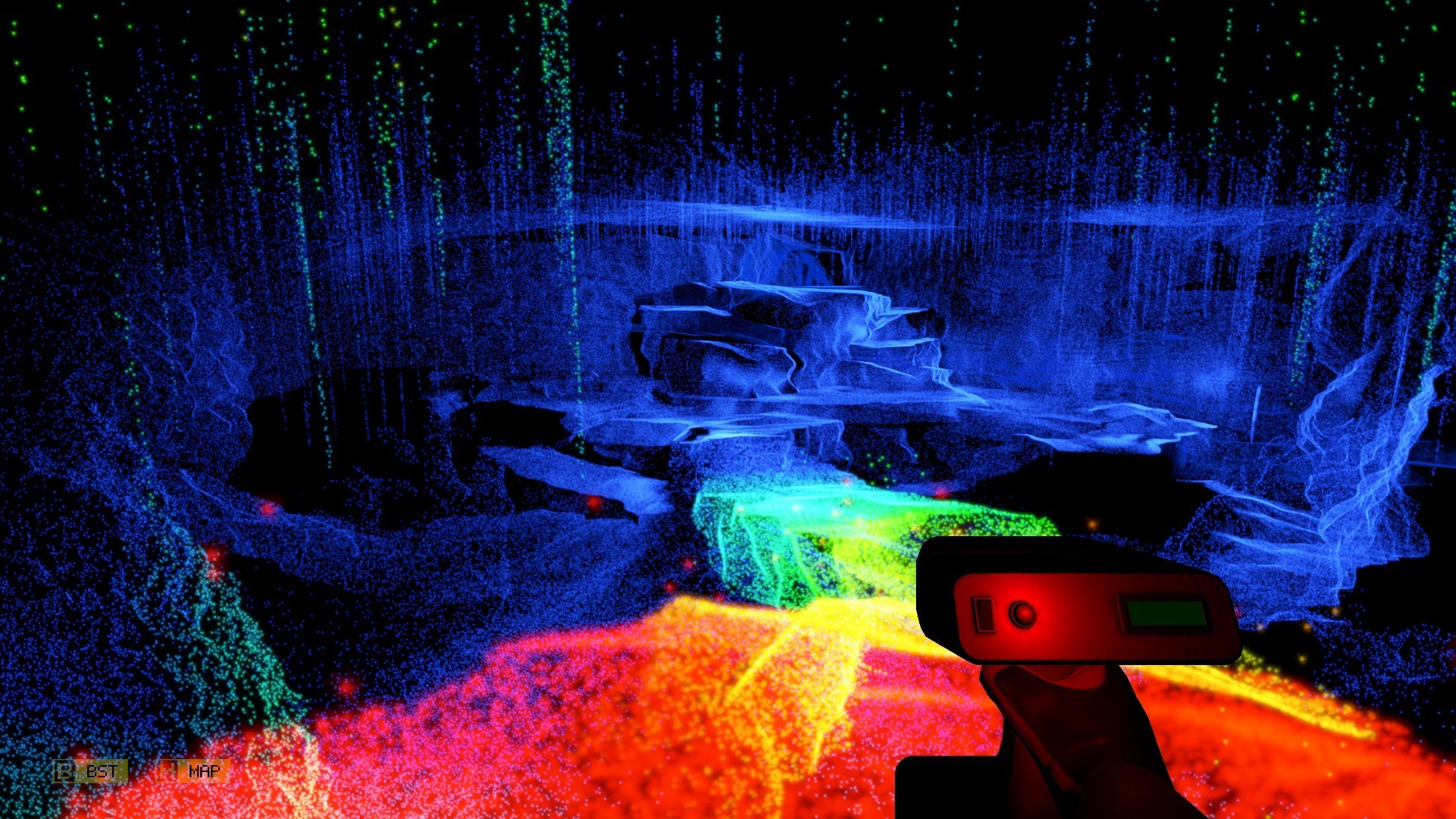Select the MAP prompt label
1456x819 pixels.
(205, 772)
